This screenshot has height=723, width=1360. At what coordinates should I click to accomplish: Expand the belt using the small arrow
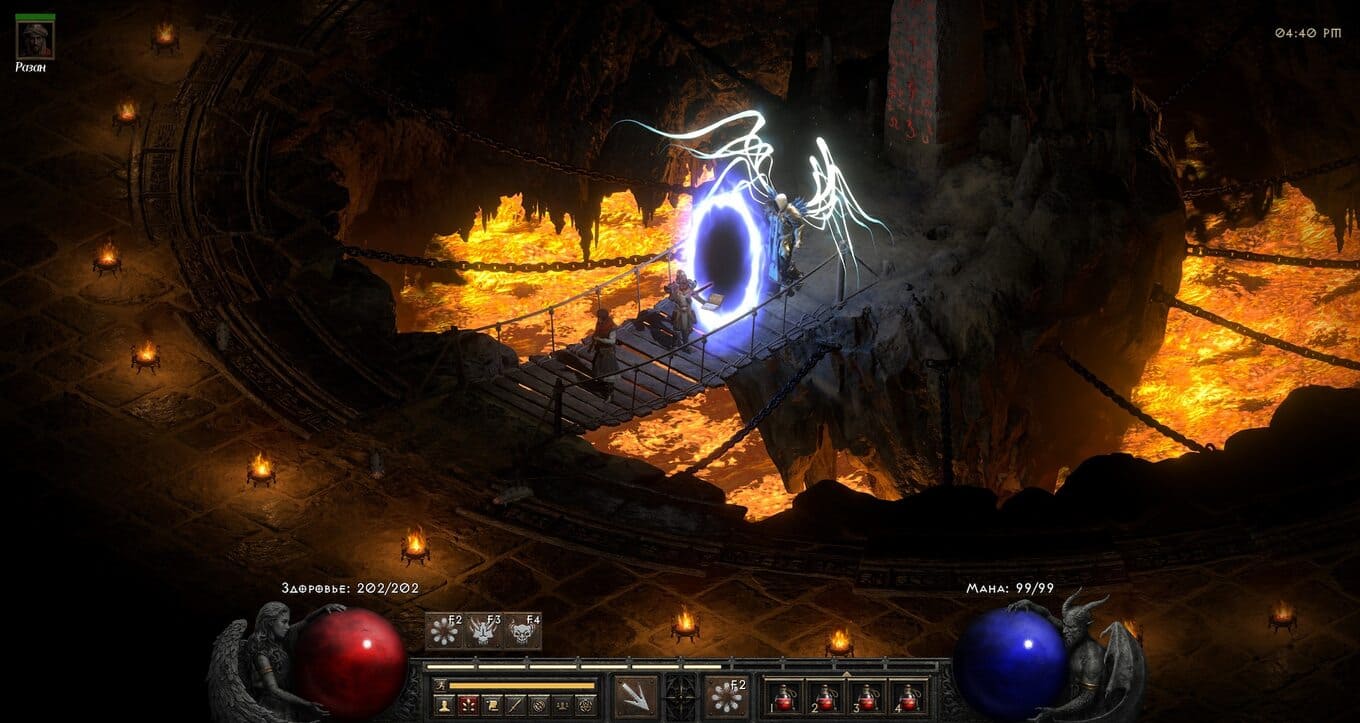point(847,675)
